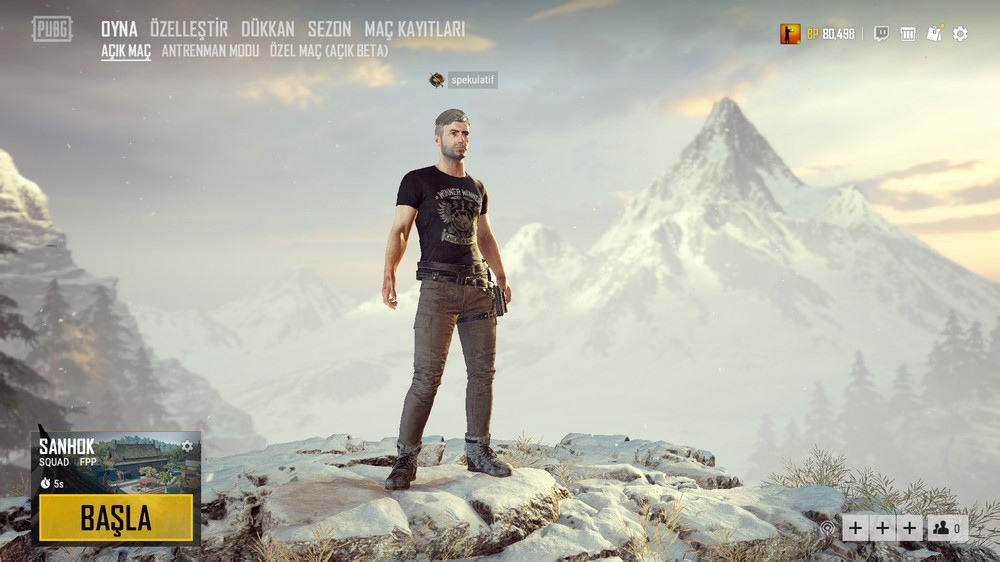Open the main settings gear icon
The width and height of the screenshot is (1000, 562).
point(960,34)
